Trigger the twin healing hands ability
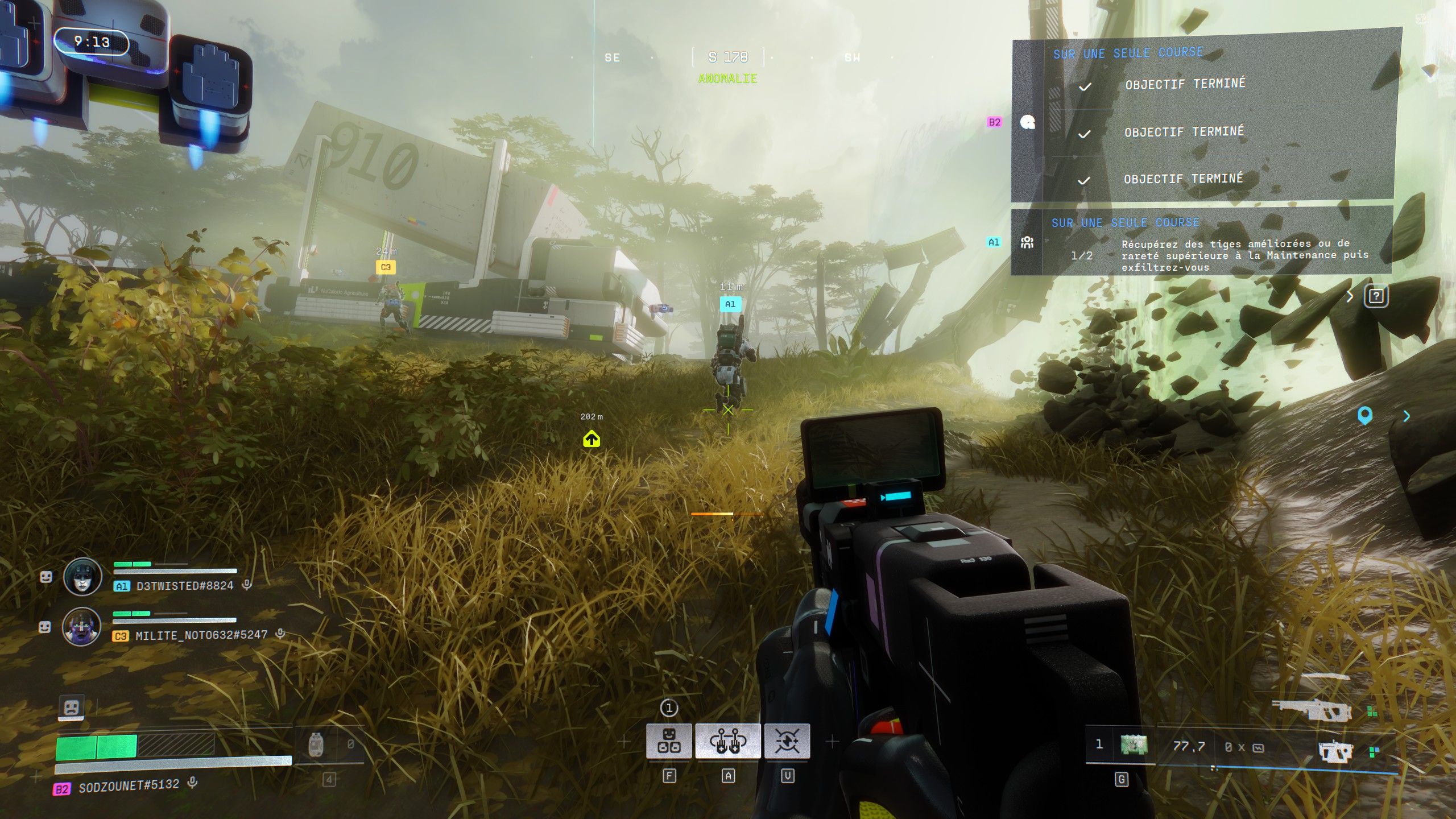 [727, 741]
